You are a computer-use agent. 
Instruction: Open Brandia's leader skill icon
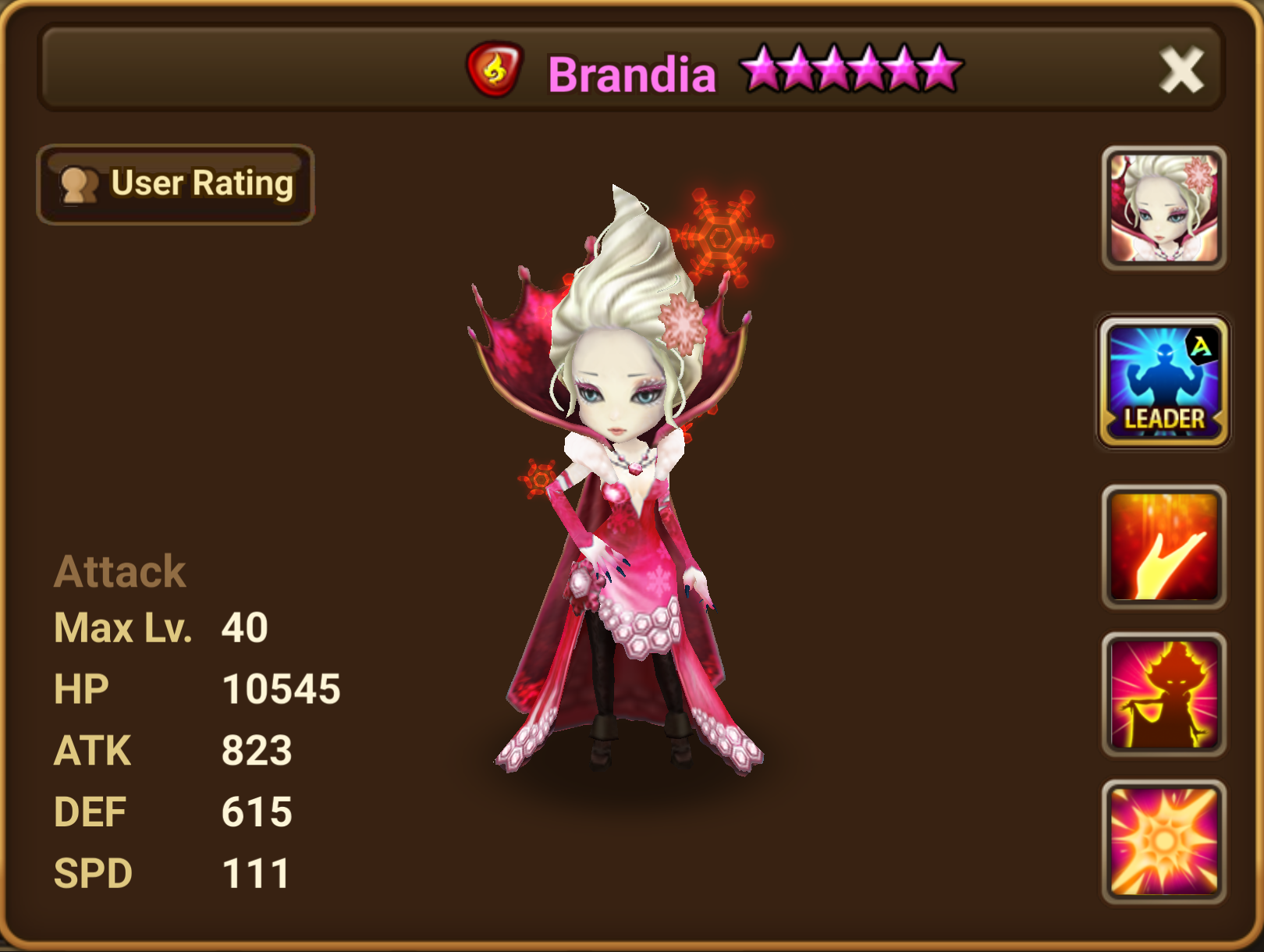click(x=1164, y=378)
